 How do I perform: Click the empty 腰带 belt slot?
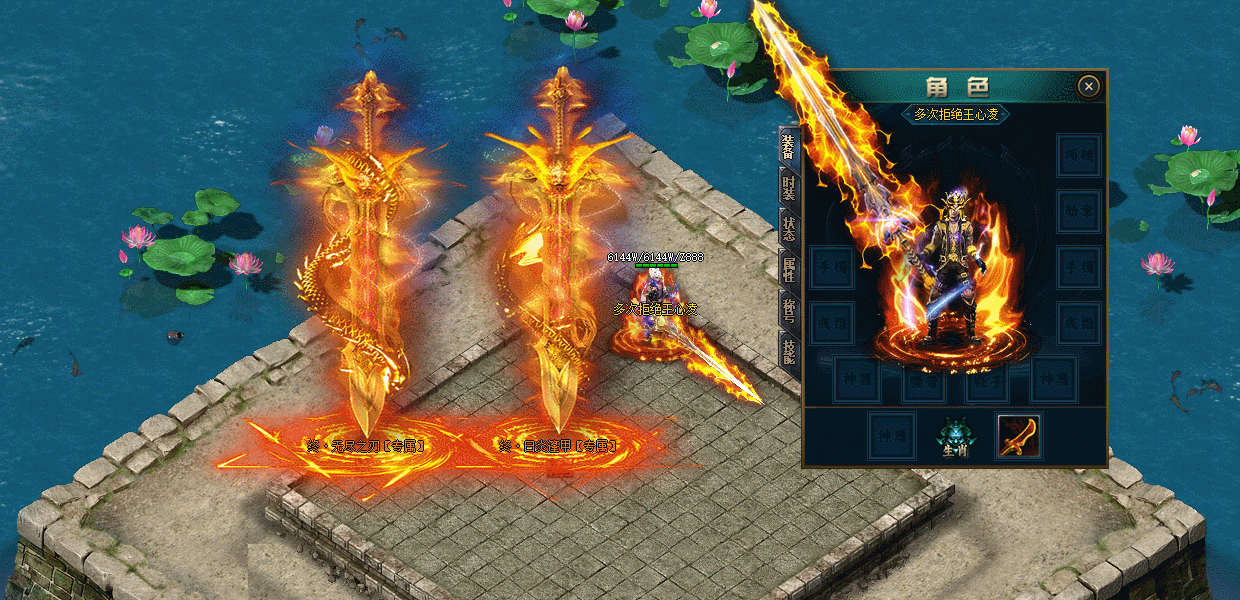click(x=921, y=379)
